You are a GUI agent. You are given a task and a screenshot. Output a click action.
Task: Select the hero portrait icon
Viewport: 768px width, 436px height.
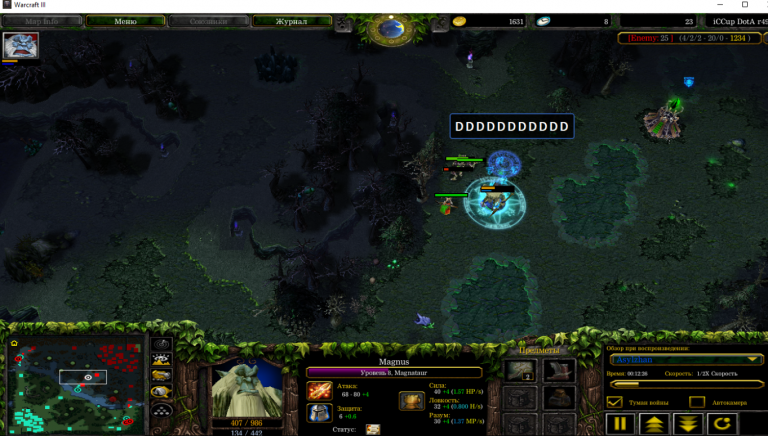[21, 45]
